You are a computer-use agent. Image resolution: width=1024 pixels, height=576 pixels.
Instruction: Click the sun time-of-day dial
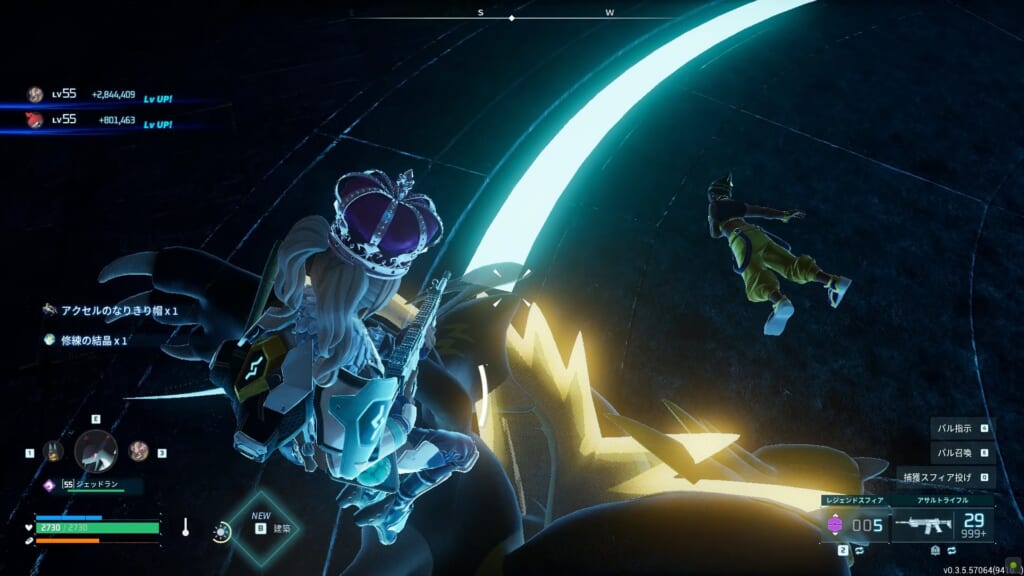221,531
